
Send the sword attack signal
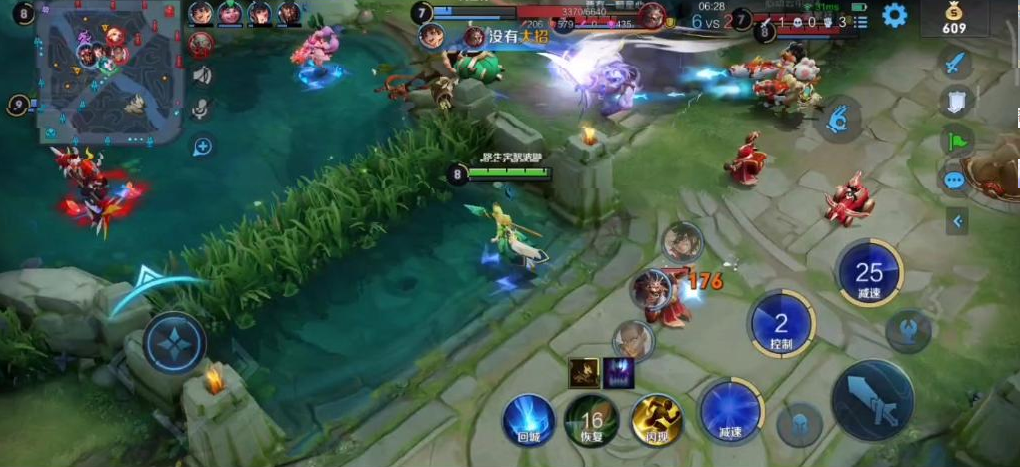click(x=955, y=64)
